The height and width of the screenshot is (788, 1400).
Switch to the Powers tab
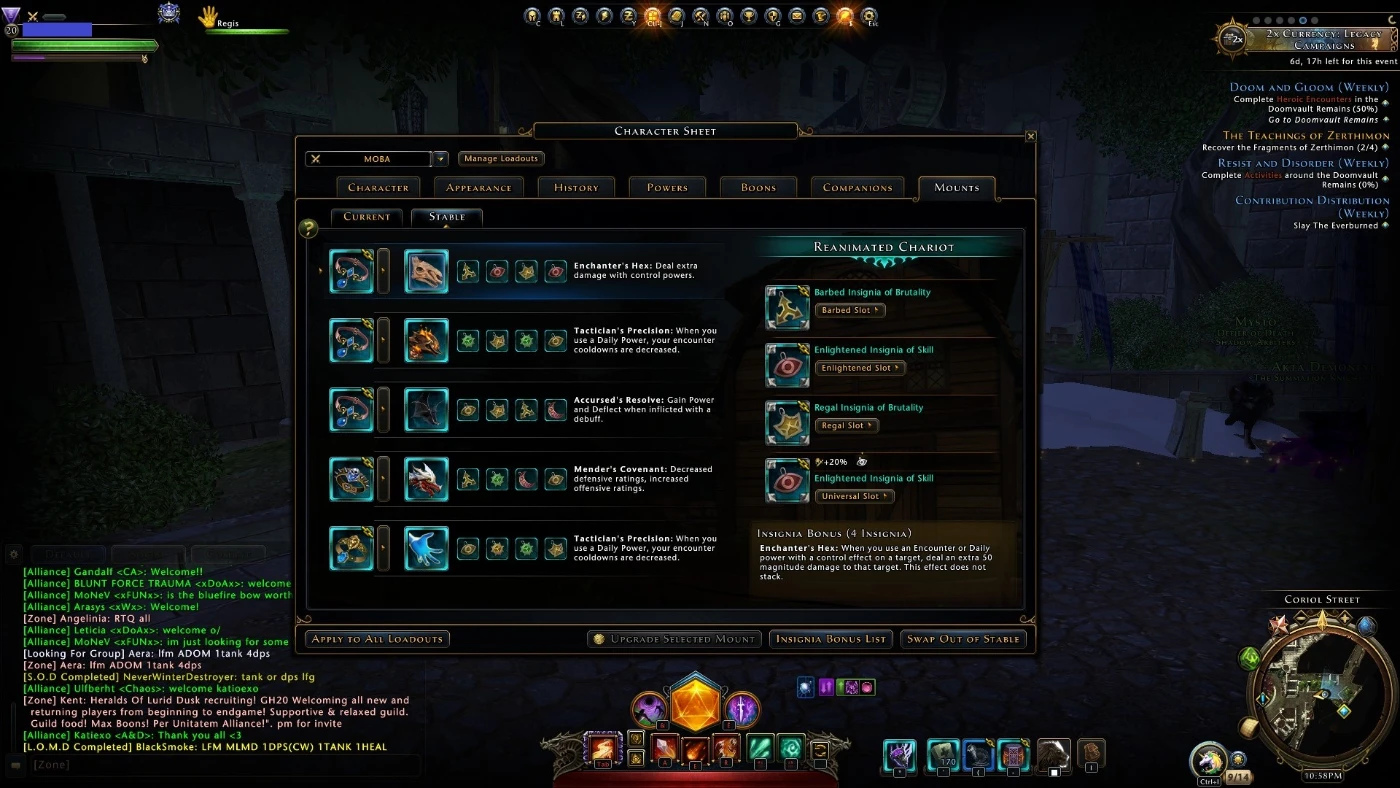pos(667,187)
